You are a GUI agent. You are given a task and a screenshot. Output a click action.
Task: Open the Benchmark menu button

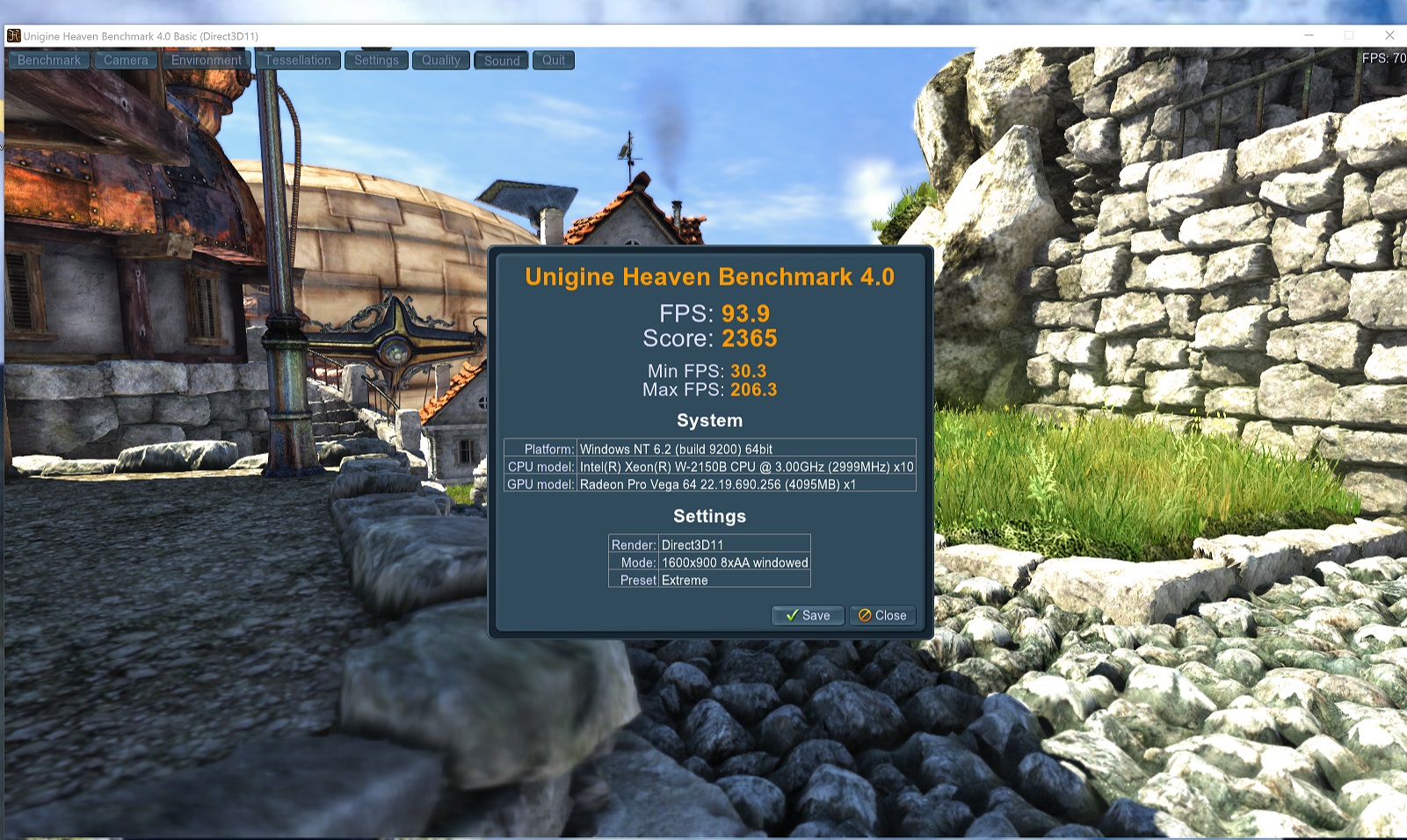click(x=49, y=61)
